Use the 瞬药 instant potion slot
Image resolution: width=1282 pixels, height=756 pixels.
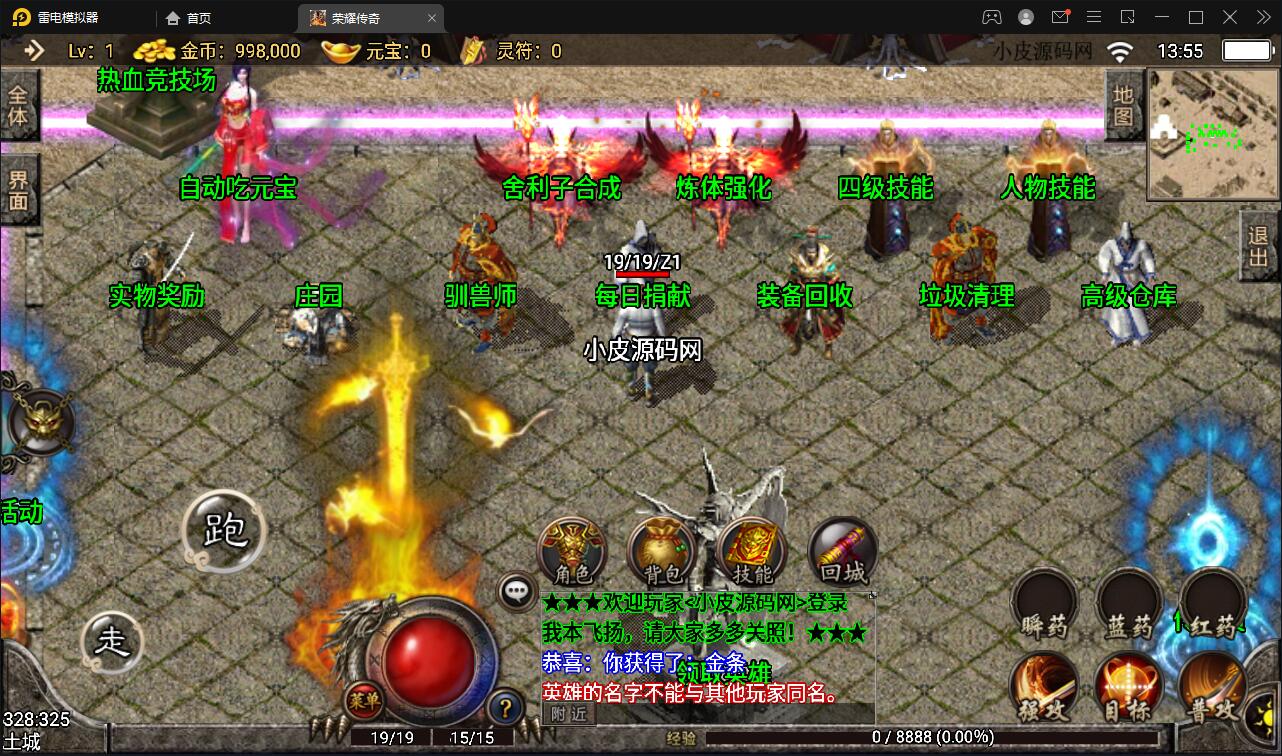coord(1044,603)
